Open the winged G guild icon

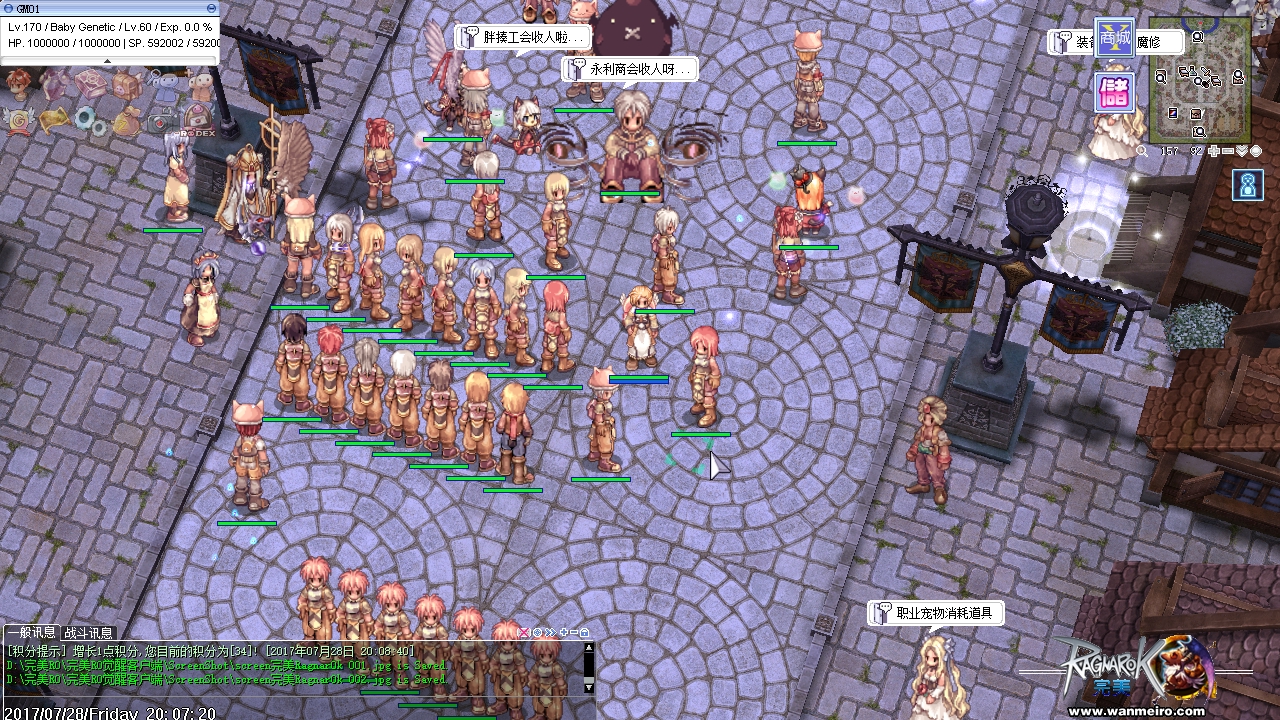point(17,120)
